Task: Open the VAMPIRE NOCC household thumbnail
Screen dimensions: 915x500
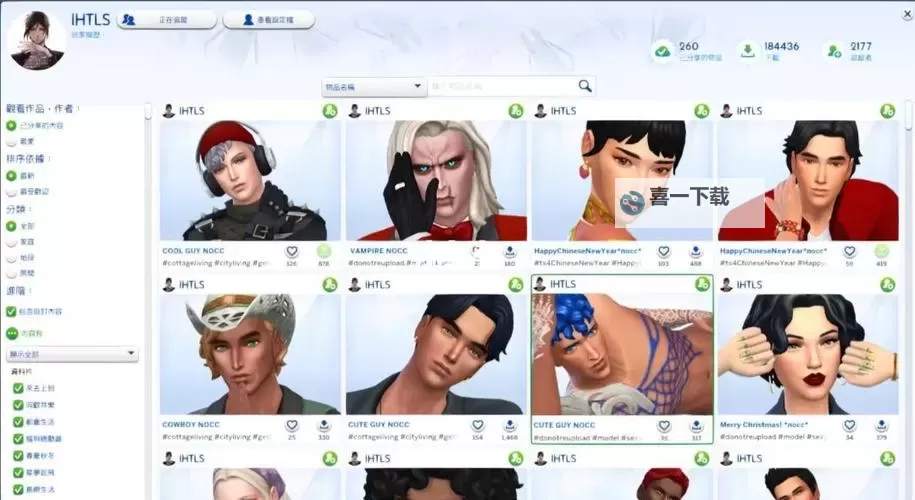Action: 435,180
